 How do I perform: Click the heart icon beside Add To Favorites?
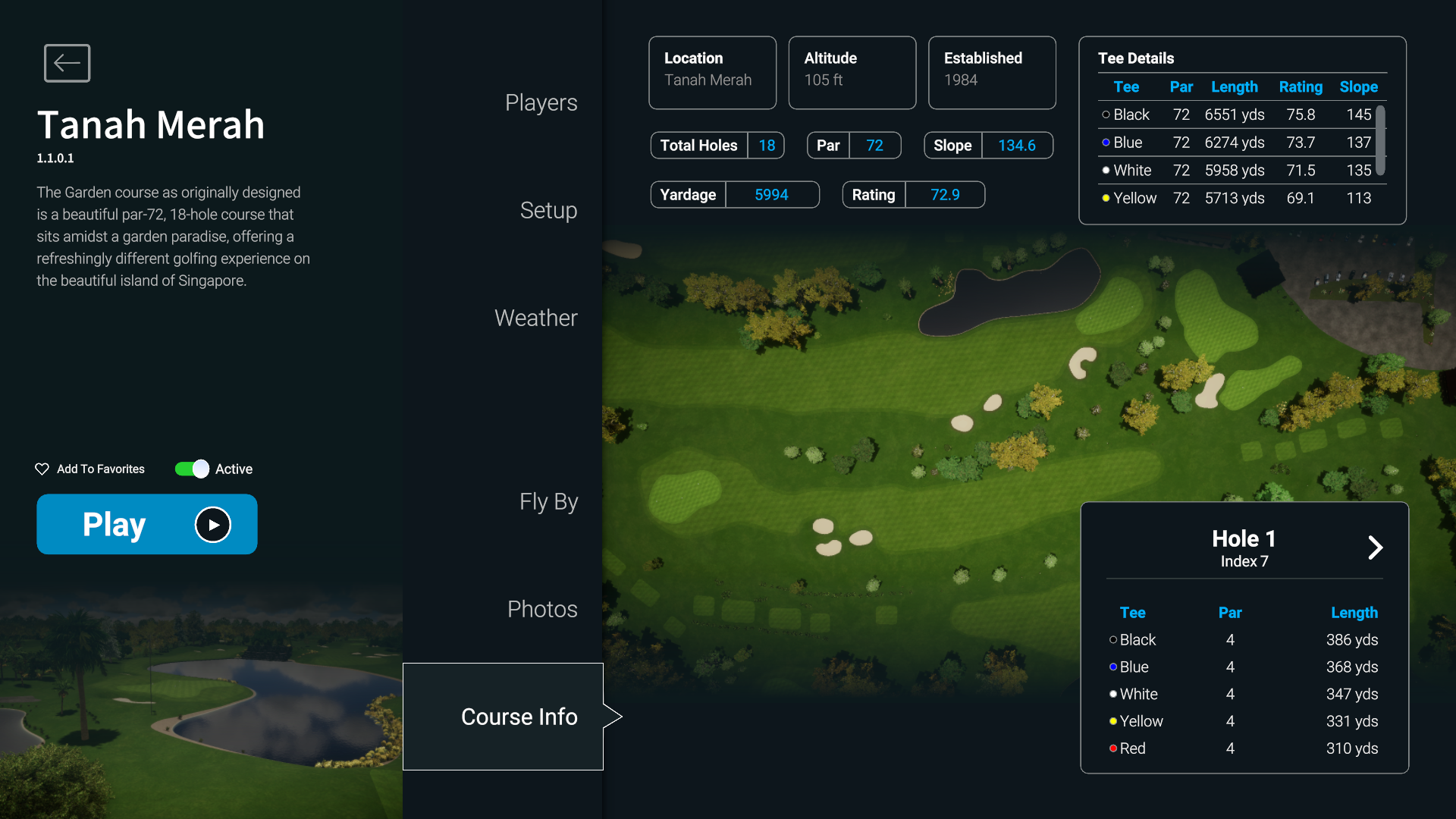(42, 469)
